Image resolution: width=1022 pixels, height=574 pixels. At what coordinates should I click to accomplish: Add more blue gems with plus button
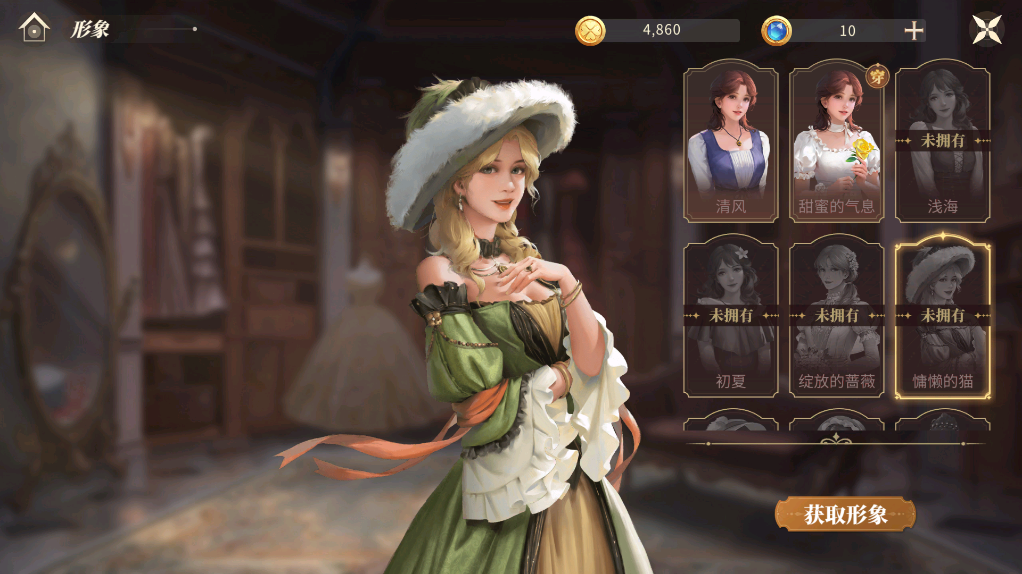pyautogui.click(x=913, y=30)
